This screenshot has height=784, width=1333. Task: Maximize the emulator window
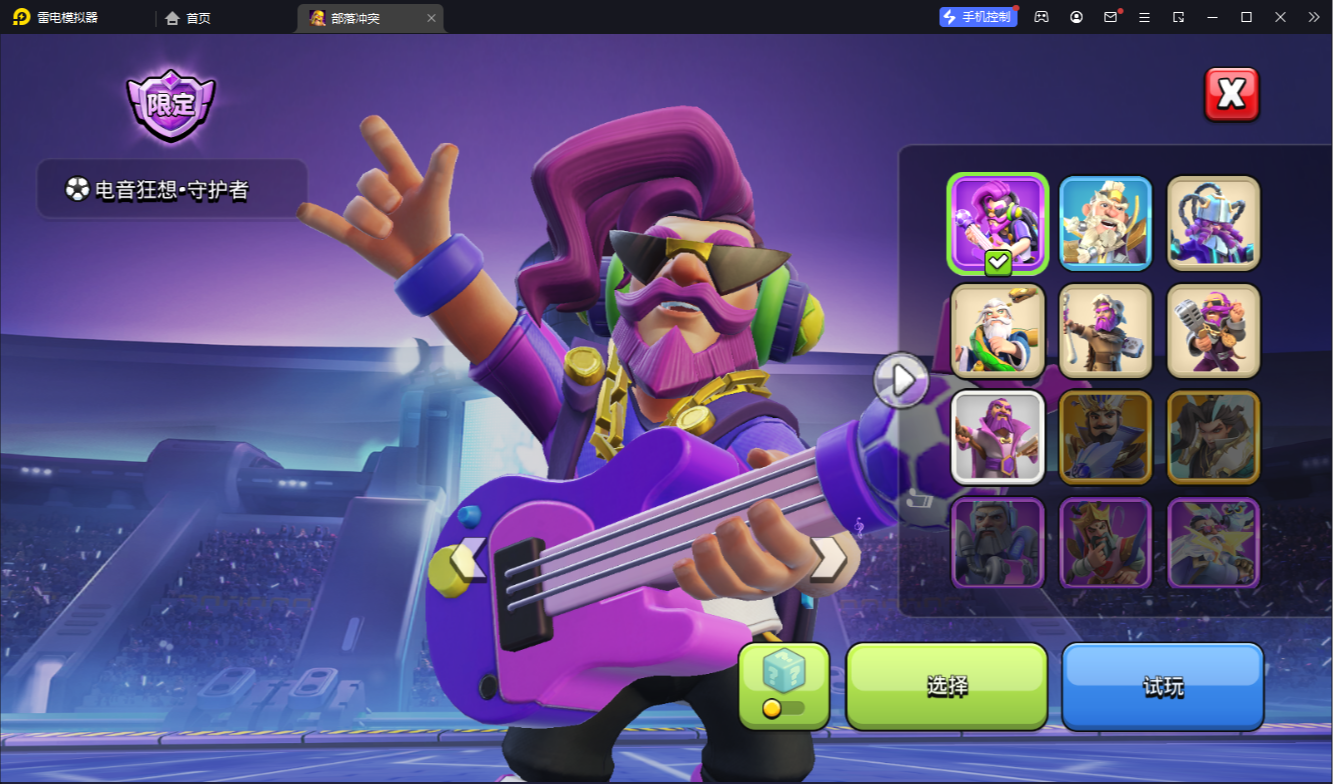click(1246, 17)
